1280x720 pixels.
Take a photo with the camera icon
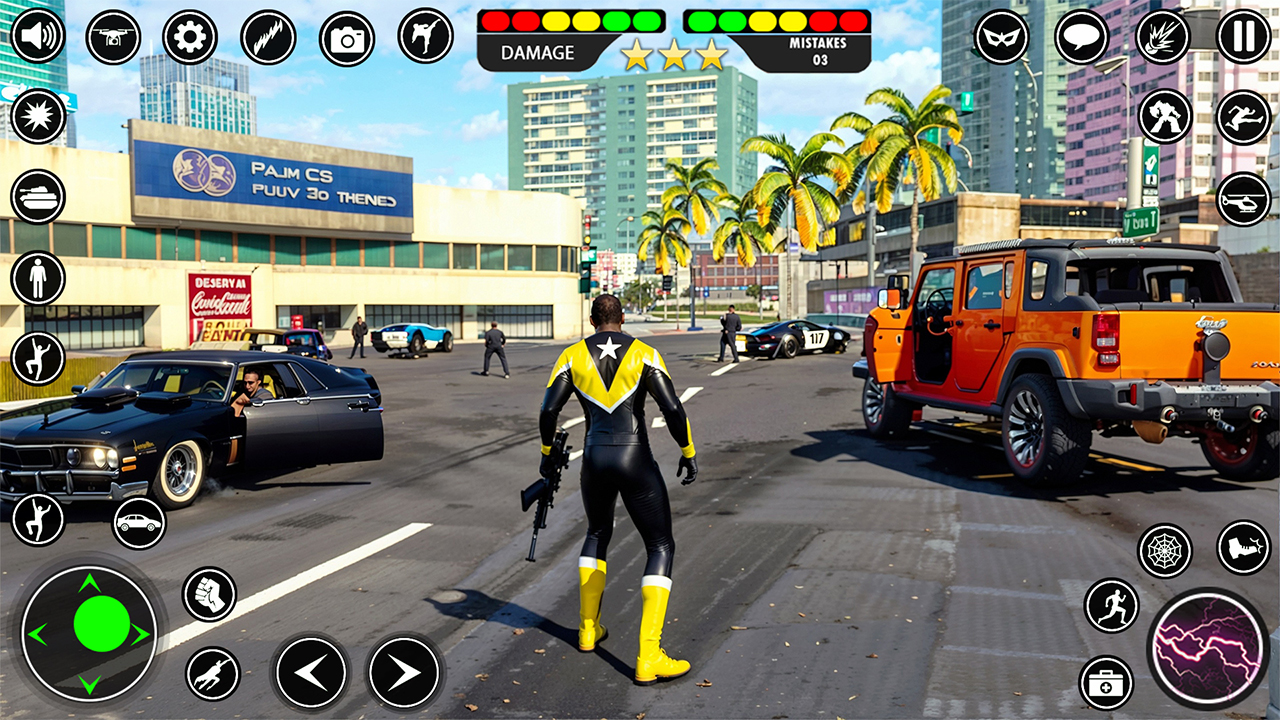(x=347, y=38)
